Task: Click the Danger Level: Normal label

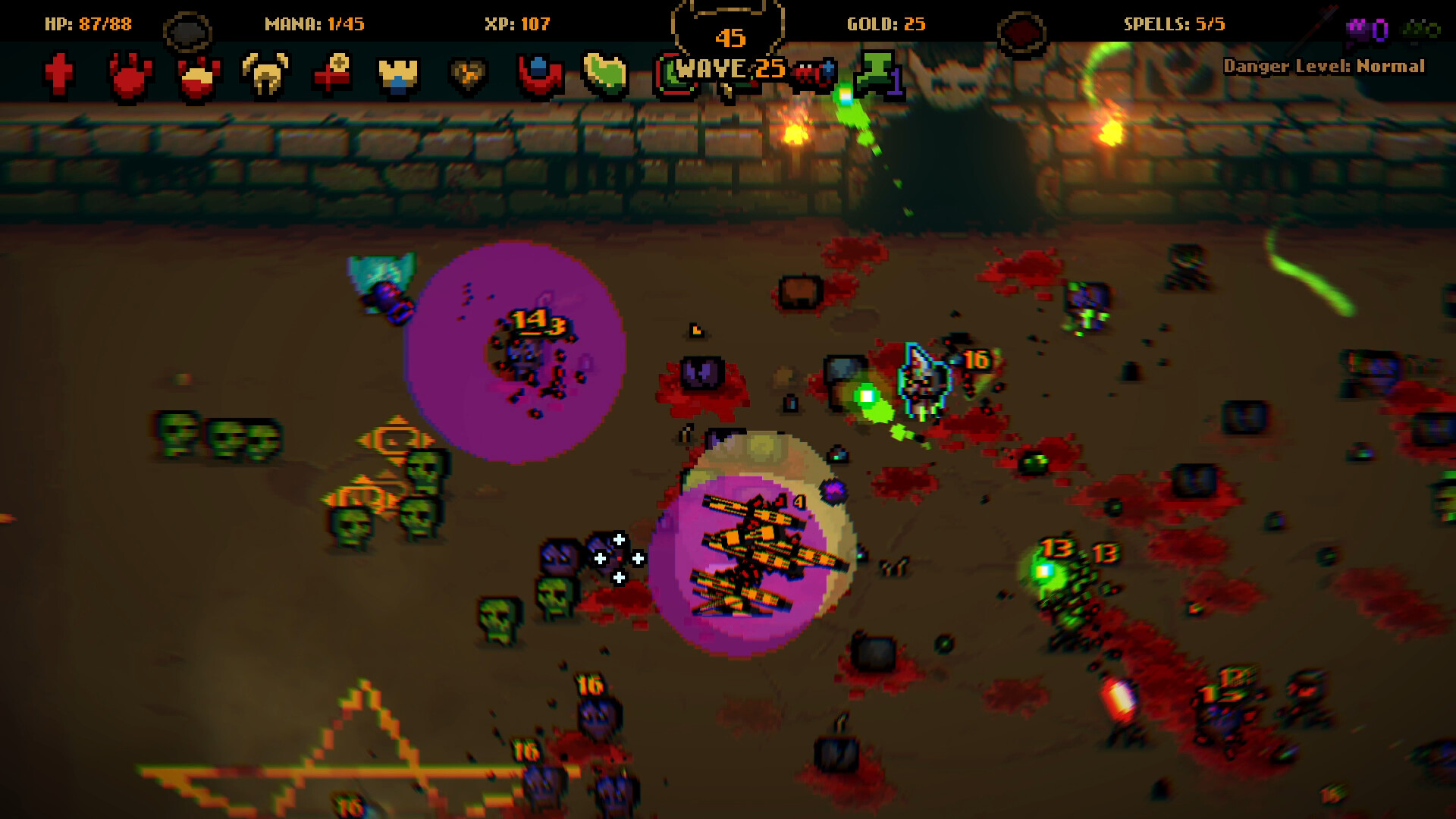Action: coord(1326,67)
